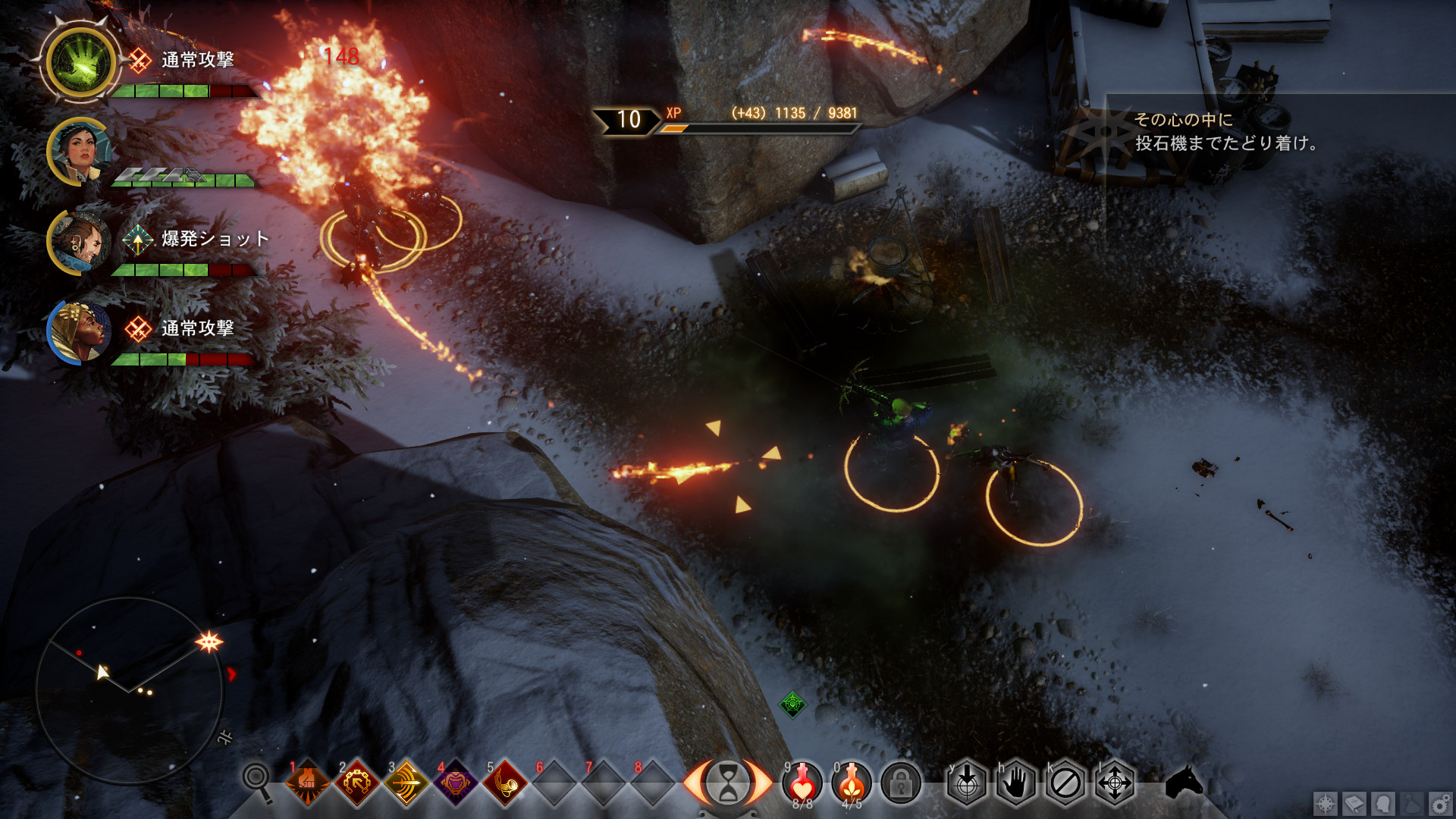Select the dark-haired woman party portrait
This screenshot has height=819, width=1456.
click(x=79, y=152)
